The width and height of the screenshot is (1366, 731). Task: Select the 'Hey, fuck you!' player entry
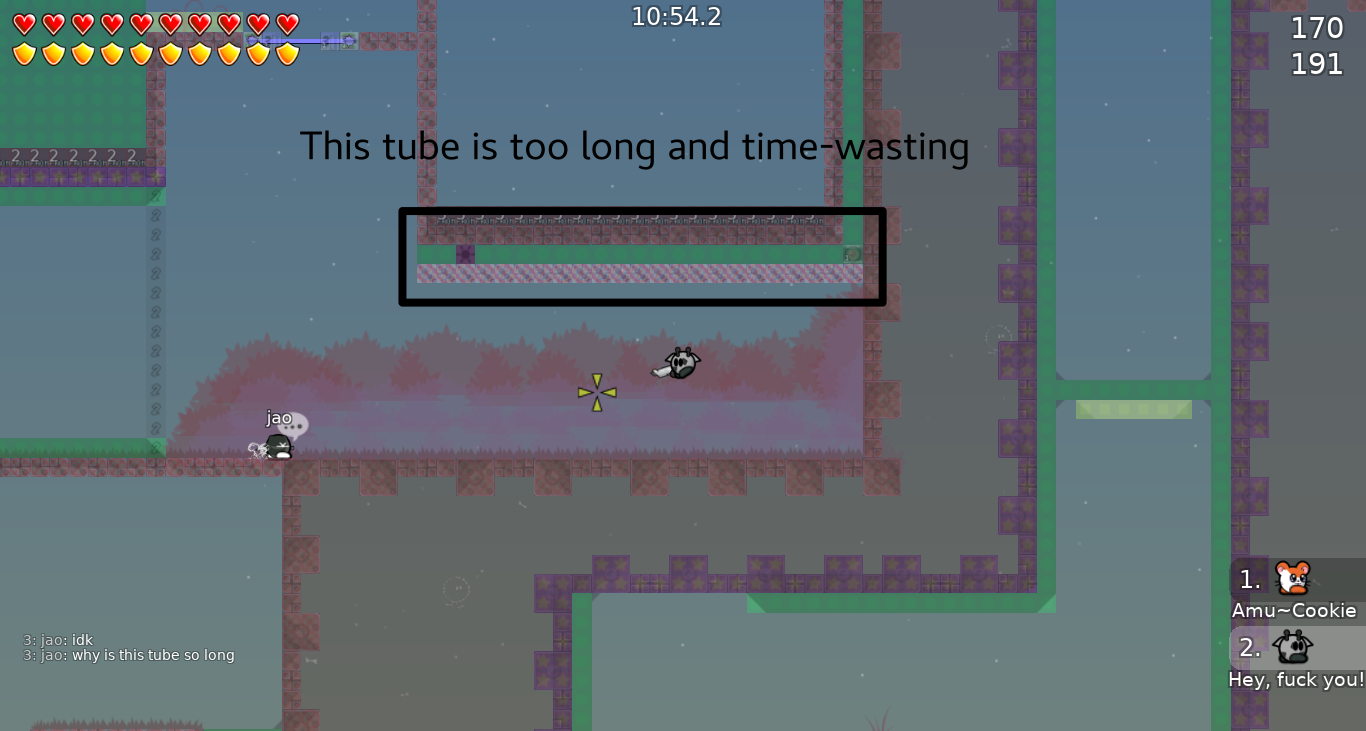[x=1295, y=679]
